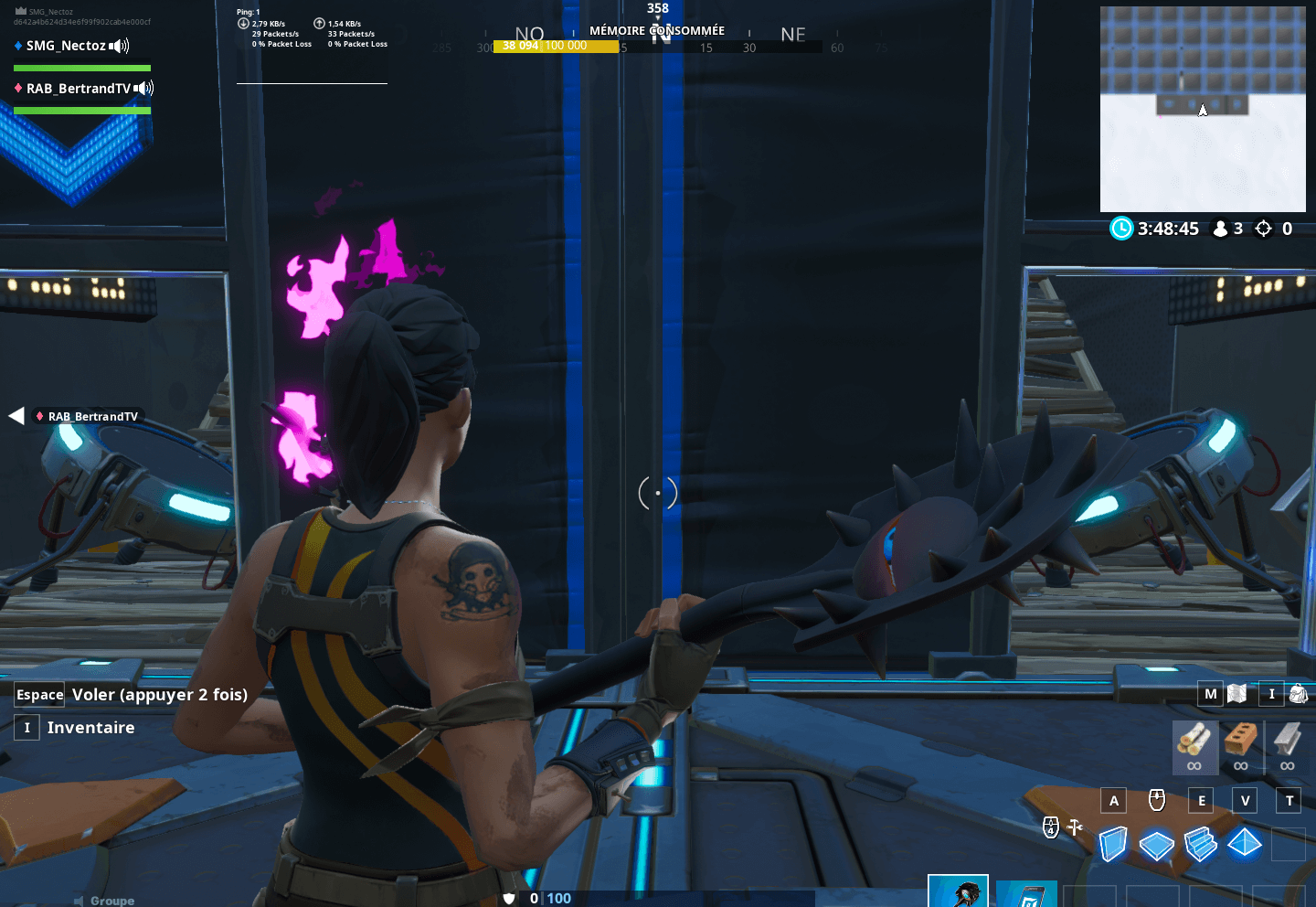Select squad member RAB_BertrandTV in the squad list
The height and width of the screenshot is (907, 1316).
(78, 89)
